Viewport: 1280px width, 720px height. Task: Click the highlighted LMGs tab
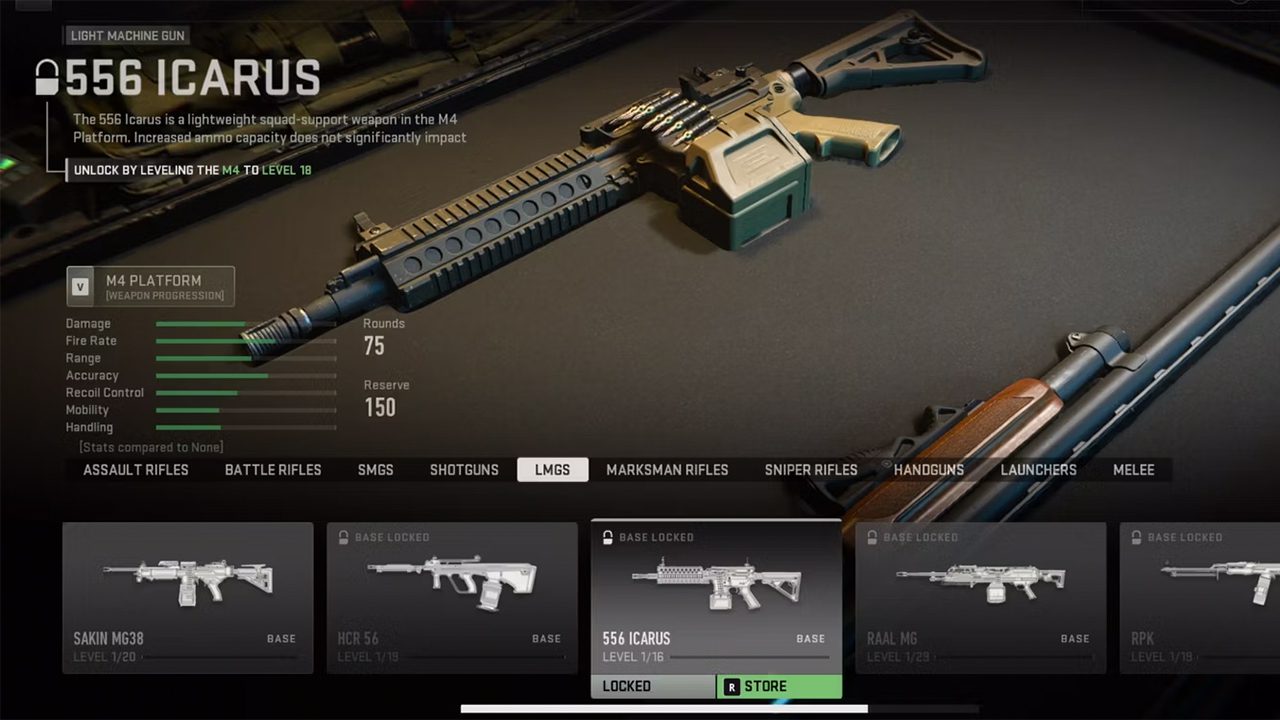552,470
